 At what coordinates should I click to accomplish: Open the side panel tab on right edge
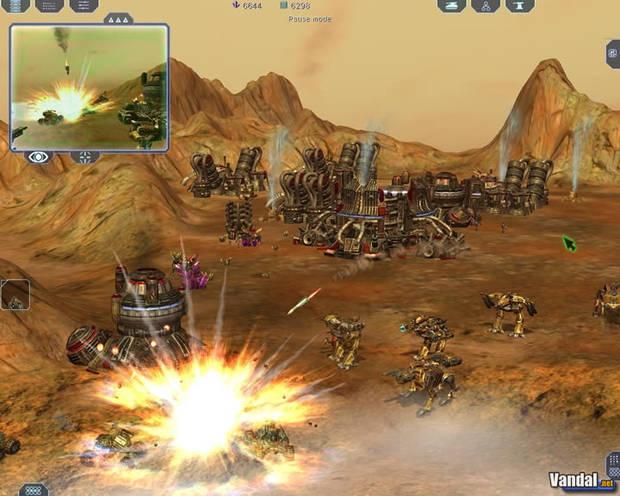click(x=612, y=53)
